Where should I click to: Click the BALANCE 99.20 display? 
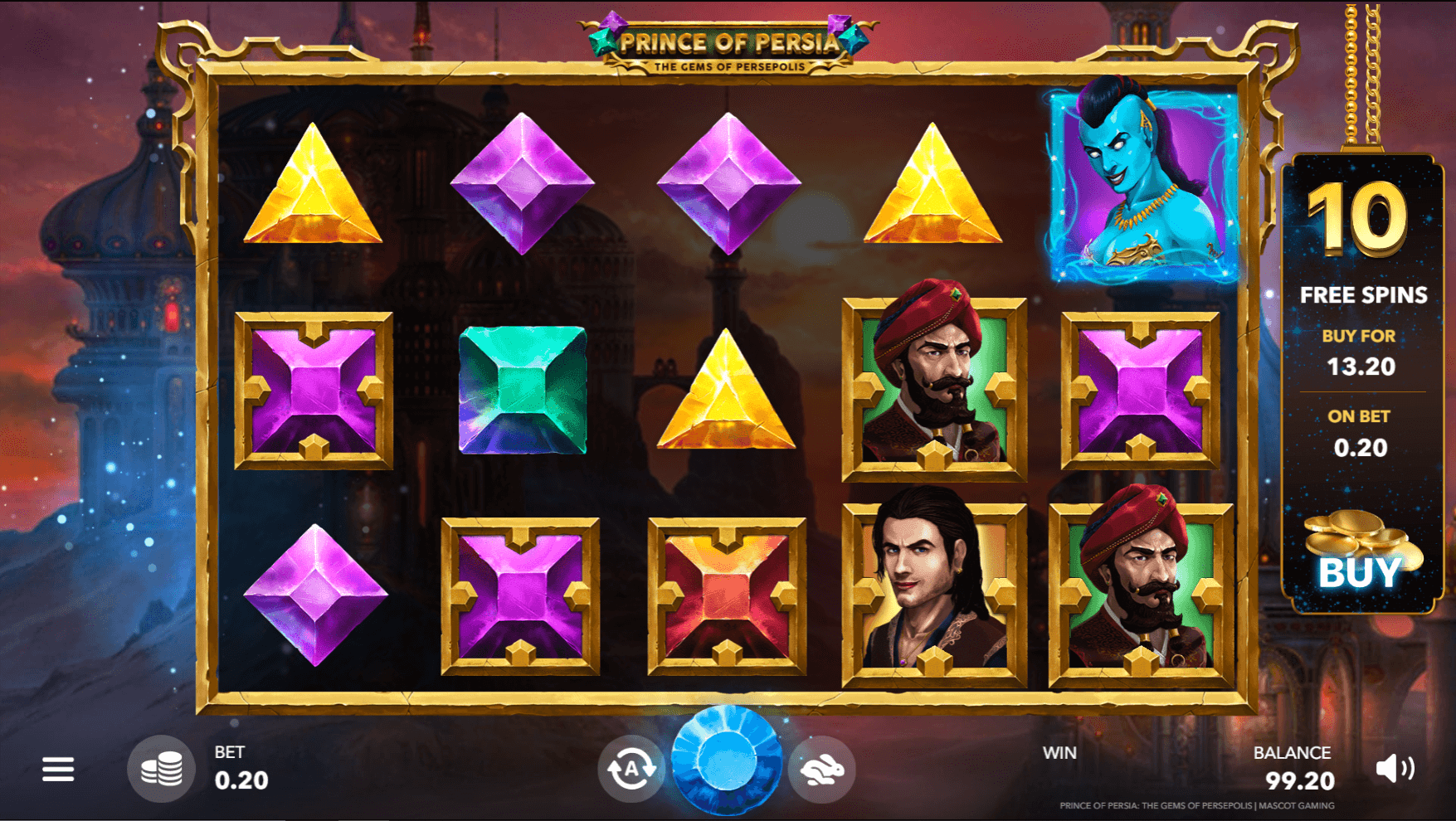click(1294, 767)
